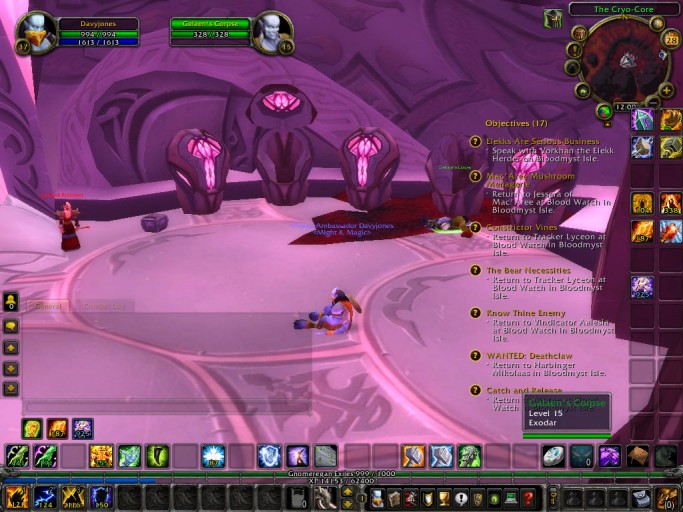Screen dimensions: 683x512
Task: Open the chat menu speech bubble button
Action: (11, 326)
